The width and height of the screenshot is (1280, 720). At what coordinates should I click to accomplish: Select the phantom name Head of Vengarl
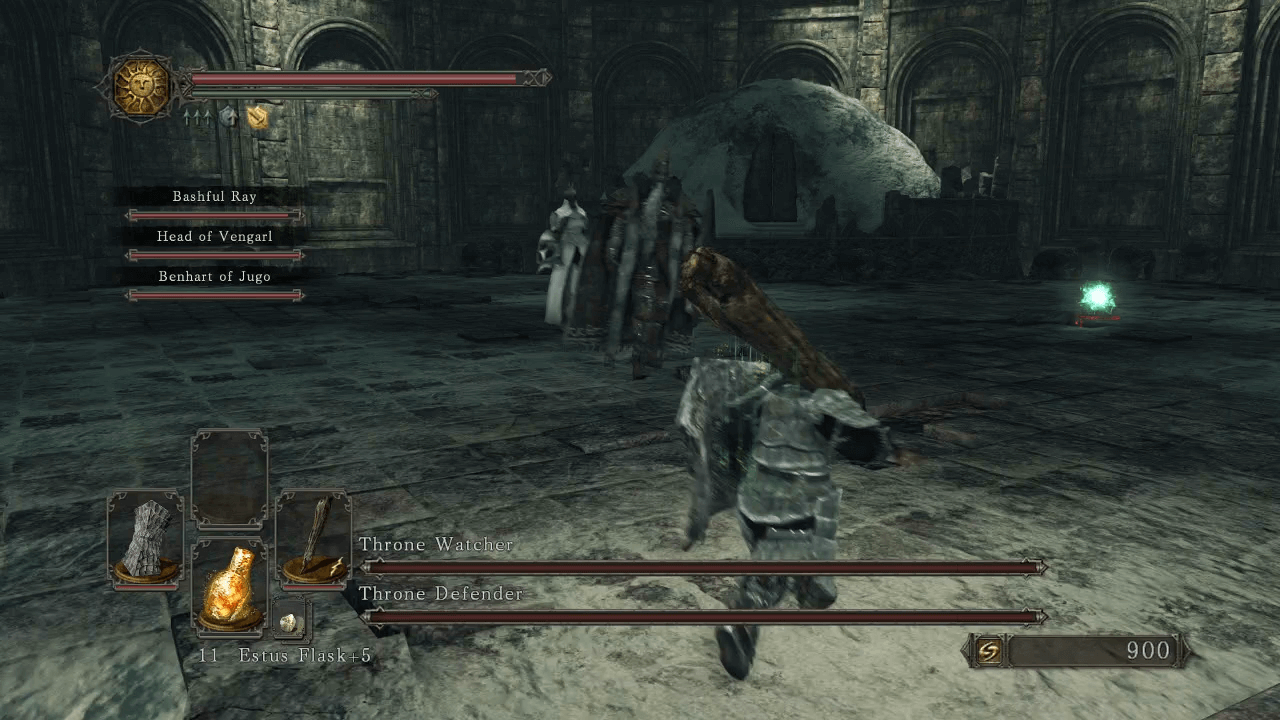tap(215, 236)
